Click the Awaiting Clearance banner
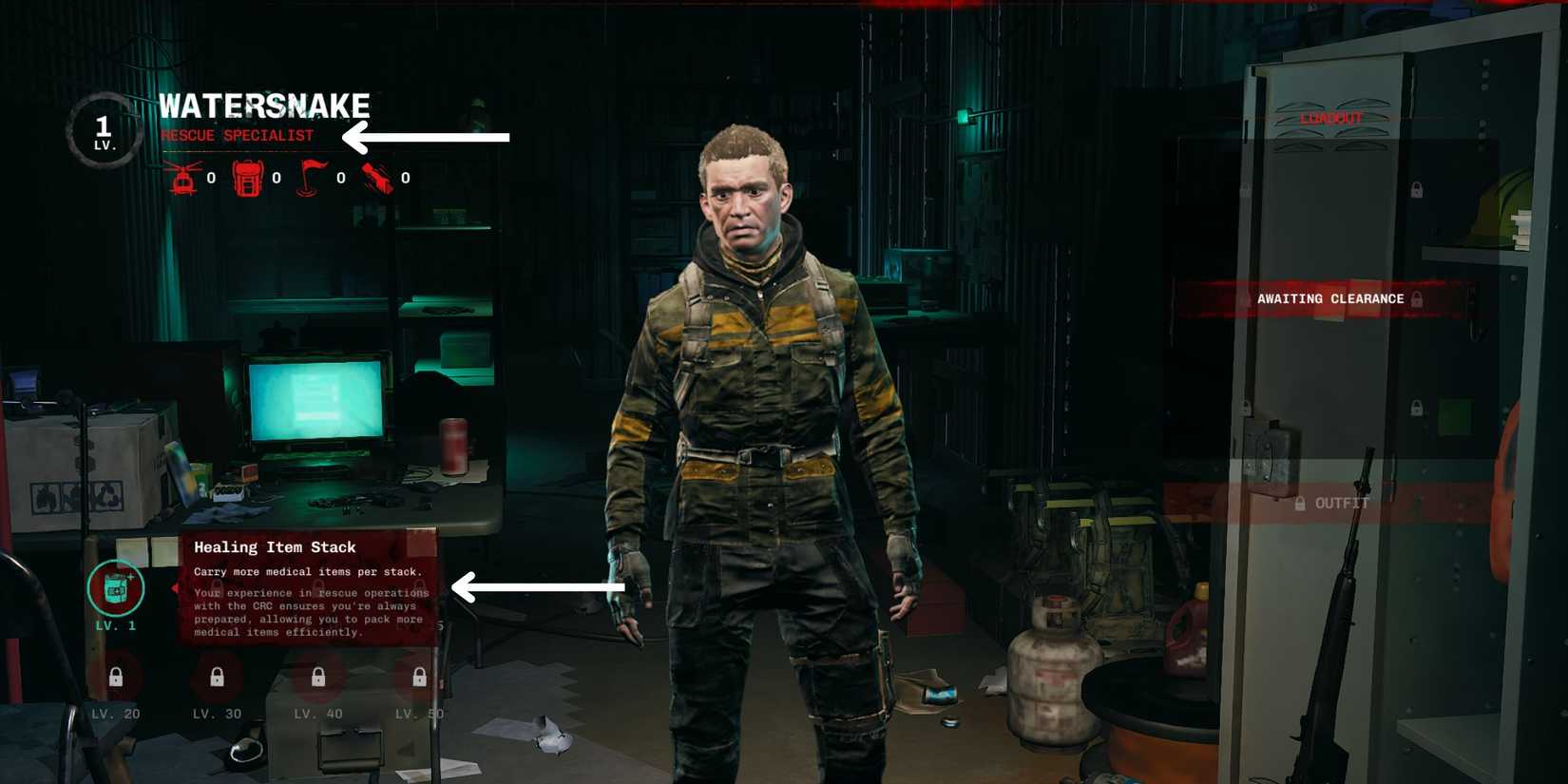 [x=1330, y=298]
